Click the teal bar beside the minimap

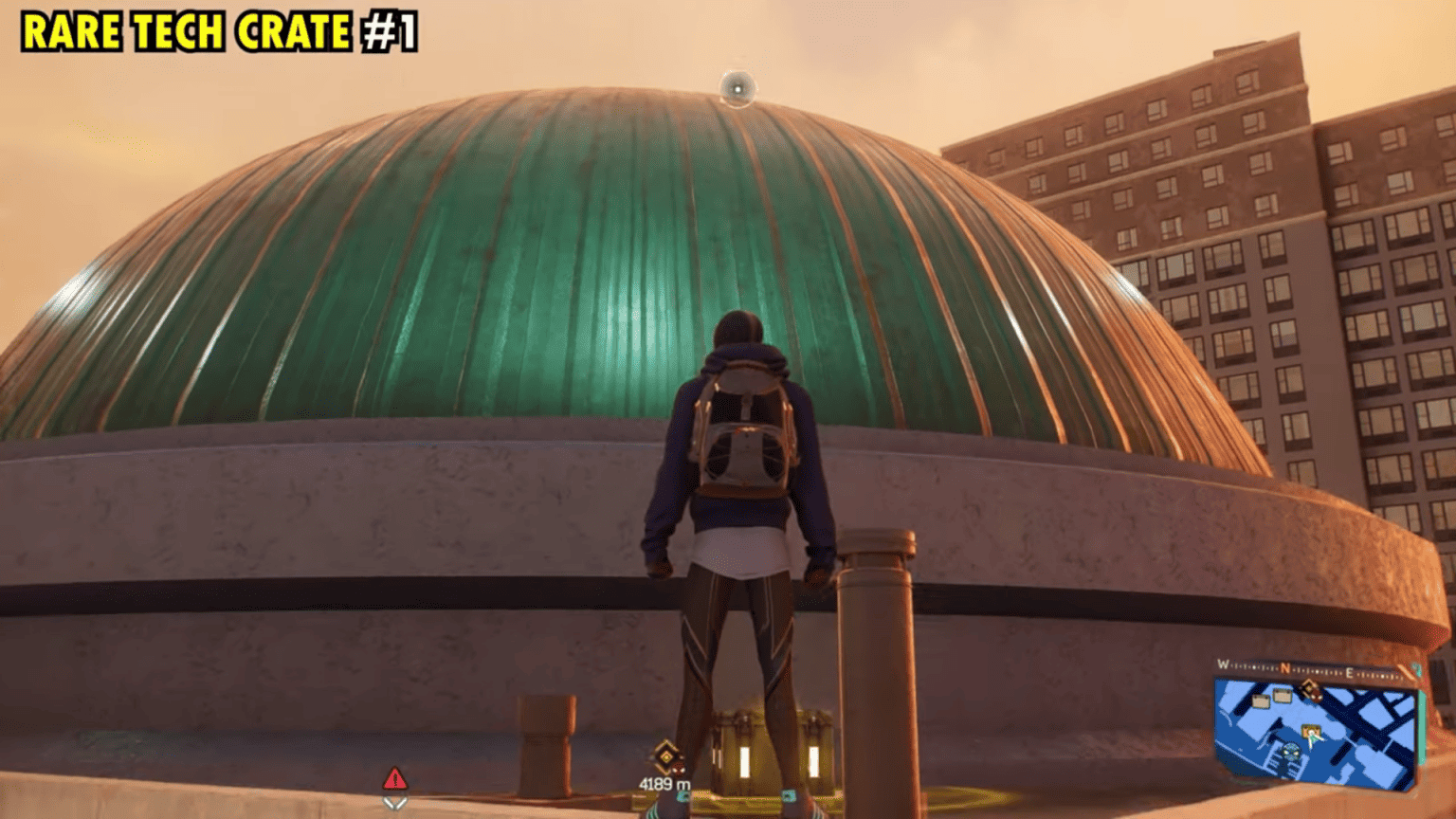tap(1422, 730)
